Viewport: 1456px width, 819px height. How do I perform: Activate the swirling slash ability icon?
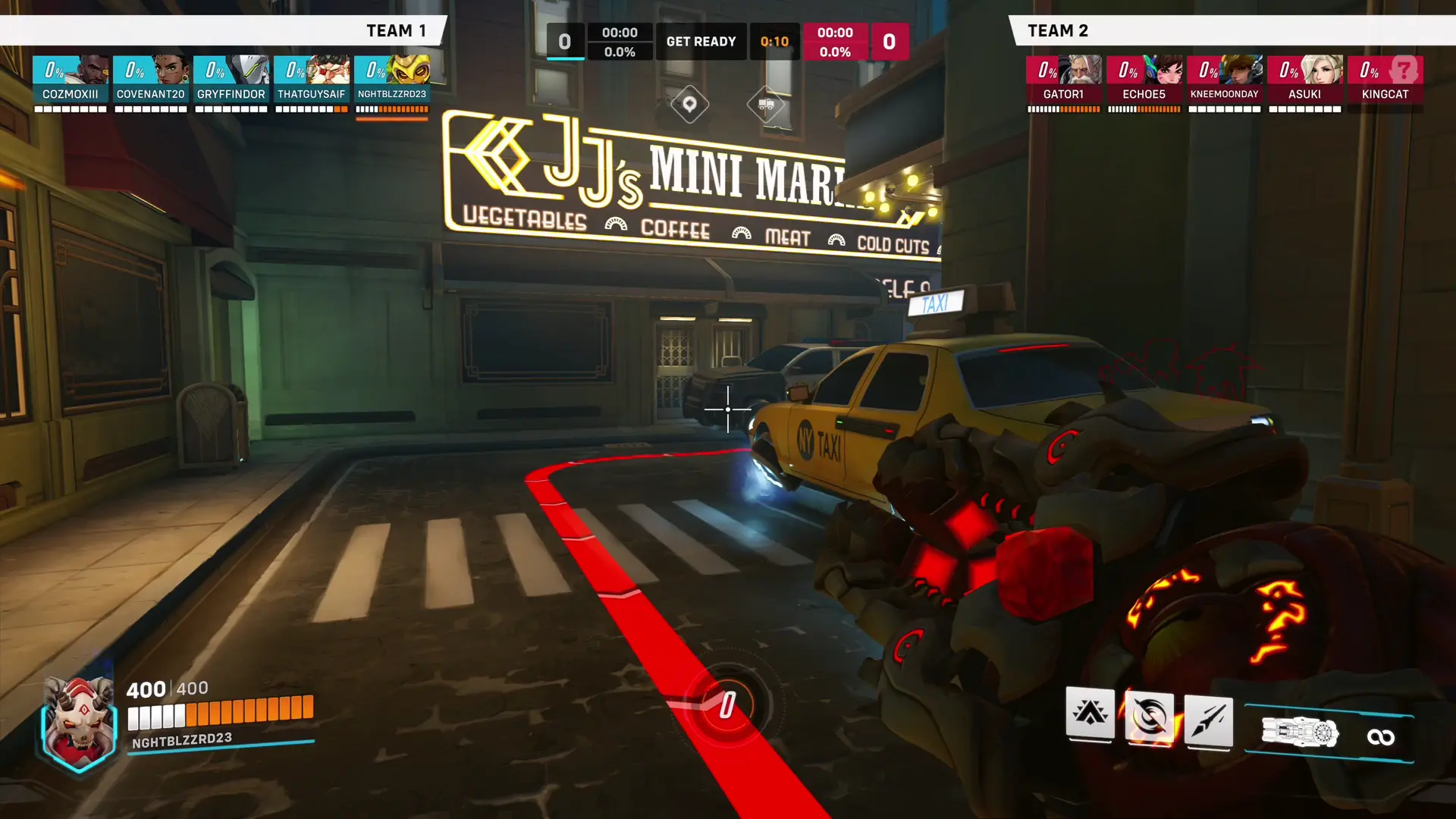pyautogui.click(x=1149, y=716)
